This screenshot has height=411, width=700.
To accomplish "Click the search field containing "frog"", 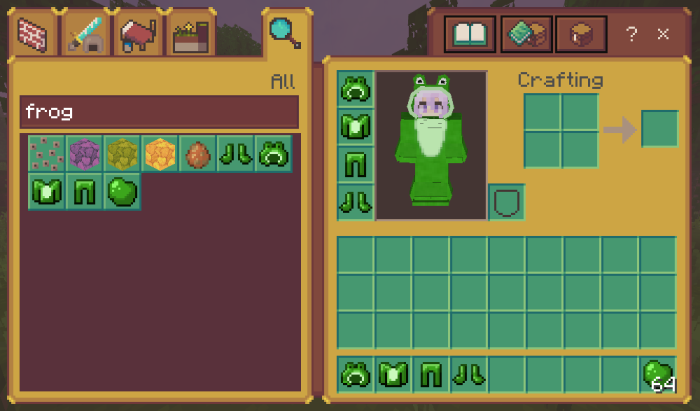I will (x=158, y=111).
